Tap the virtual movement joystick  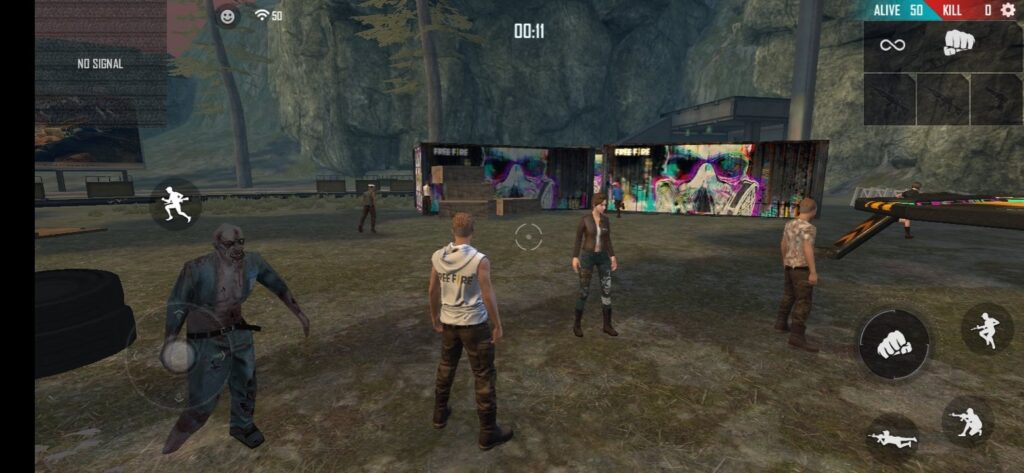[x=178, y=355]
